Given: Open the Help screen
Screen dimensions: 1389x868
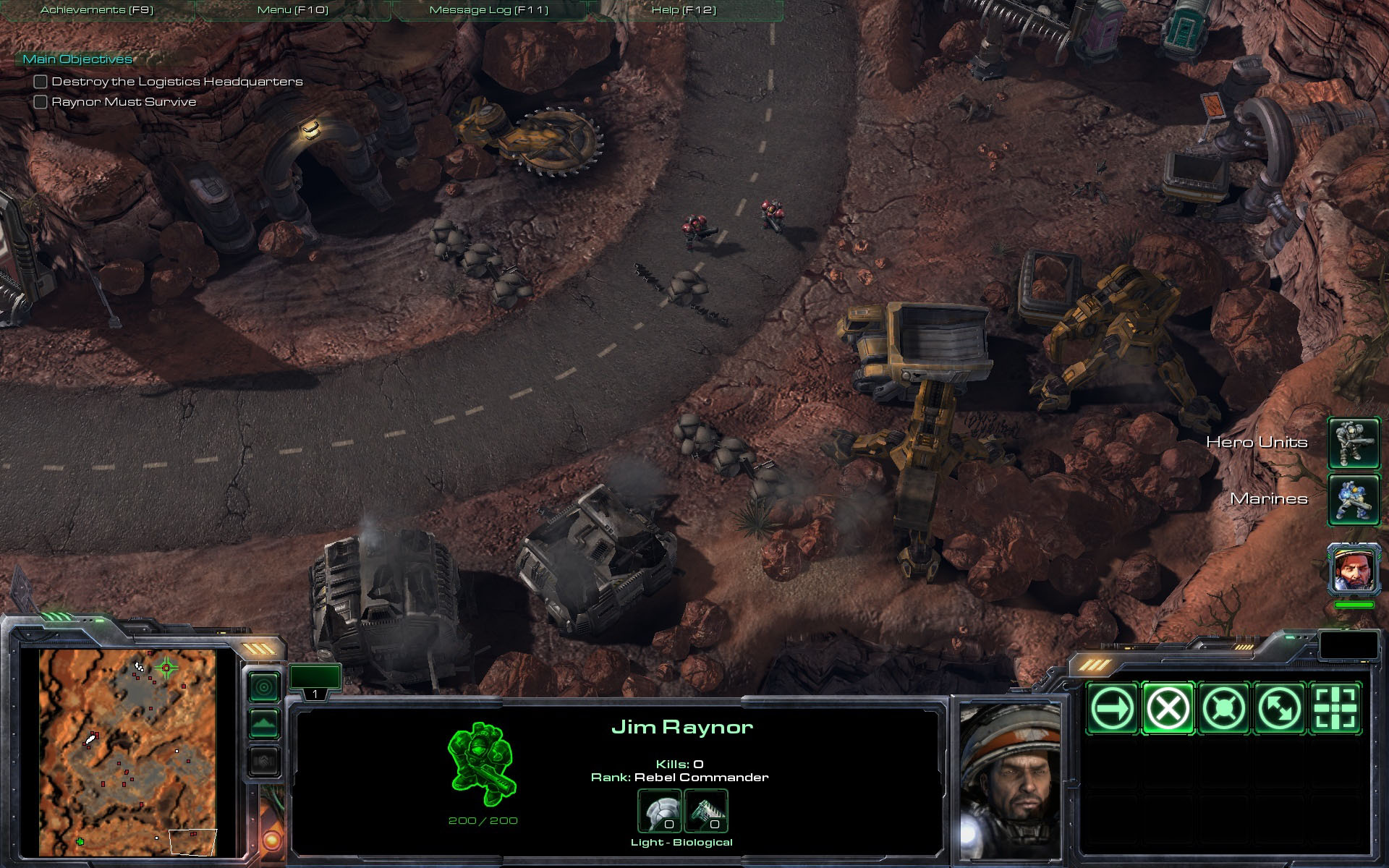Looking at the screenshot, I should tap(684, 10).
